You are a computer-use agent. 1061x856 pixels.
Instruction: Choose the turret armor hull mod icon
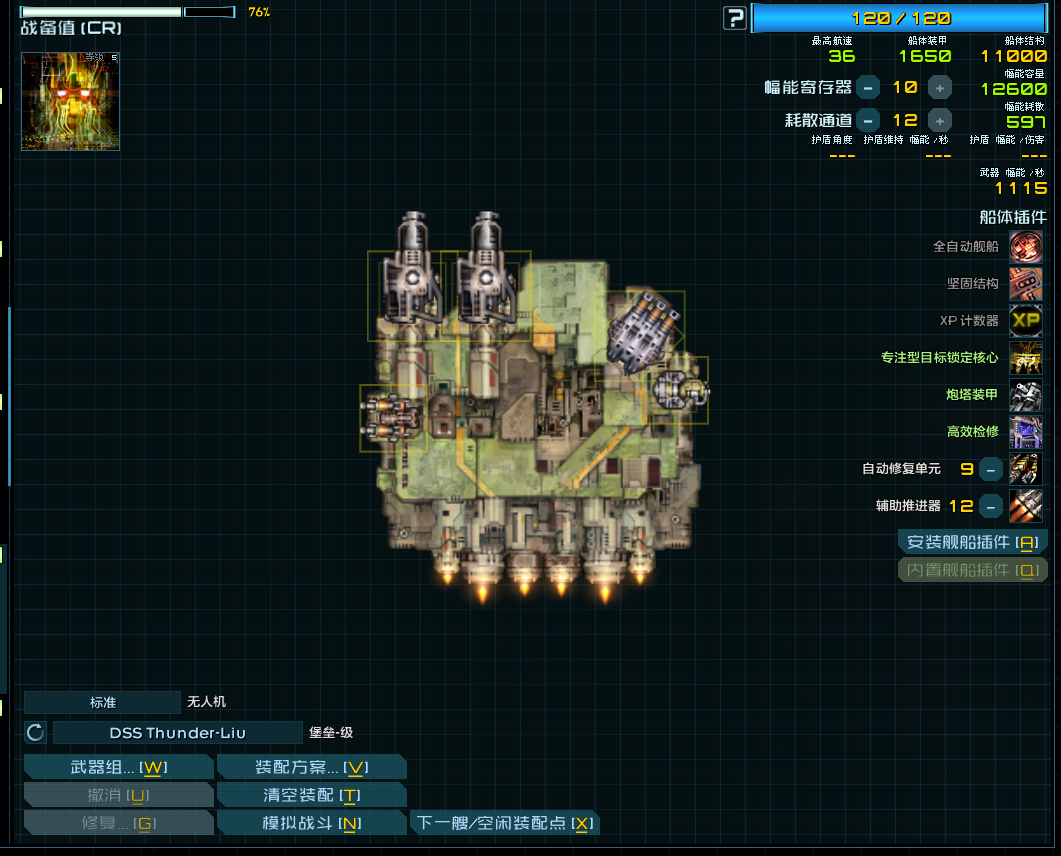(x=1025, y=394)
